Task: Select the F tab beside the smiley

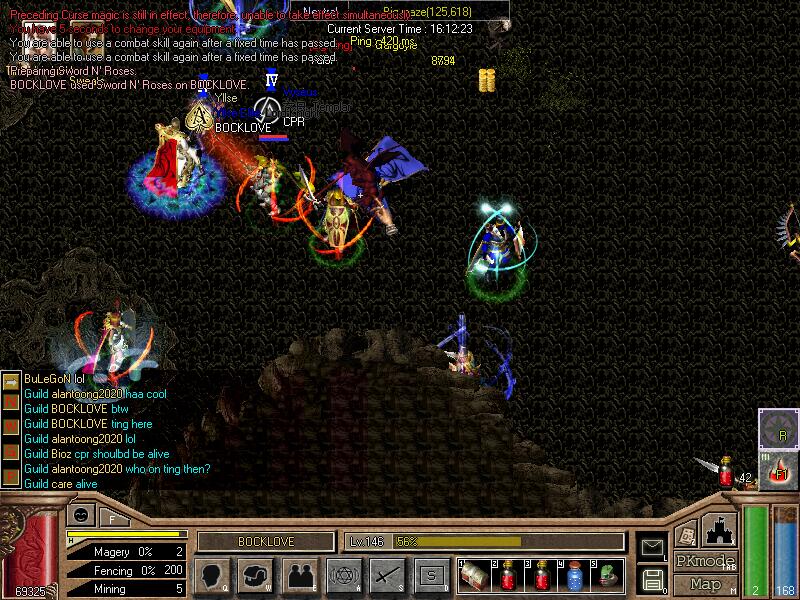Action: point(112,518)
